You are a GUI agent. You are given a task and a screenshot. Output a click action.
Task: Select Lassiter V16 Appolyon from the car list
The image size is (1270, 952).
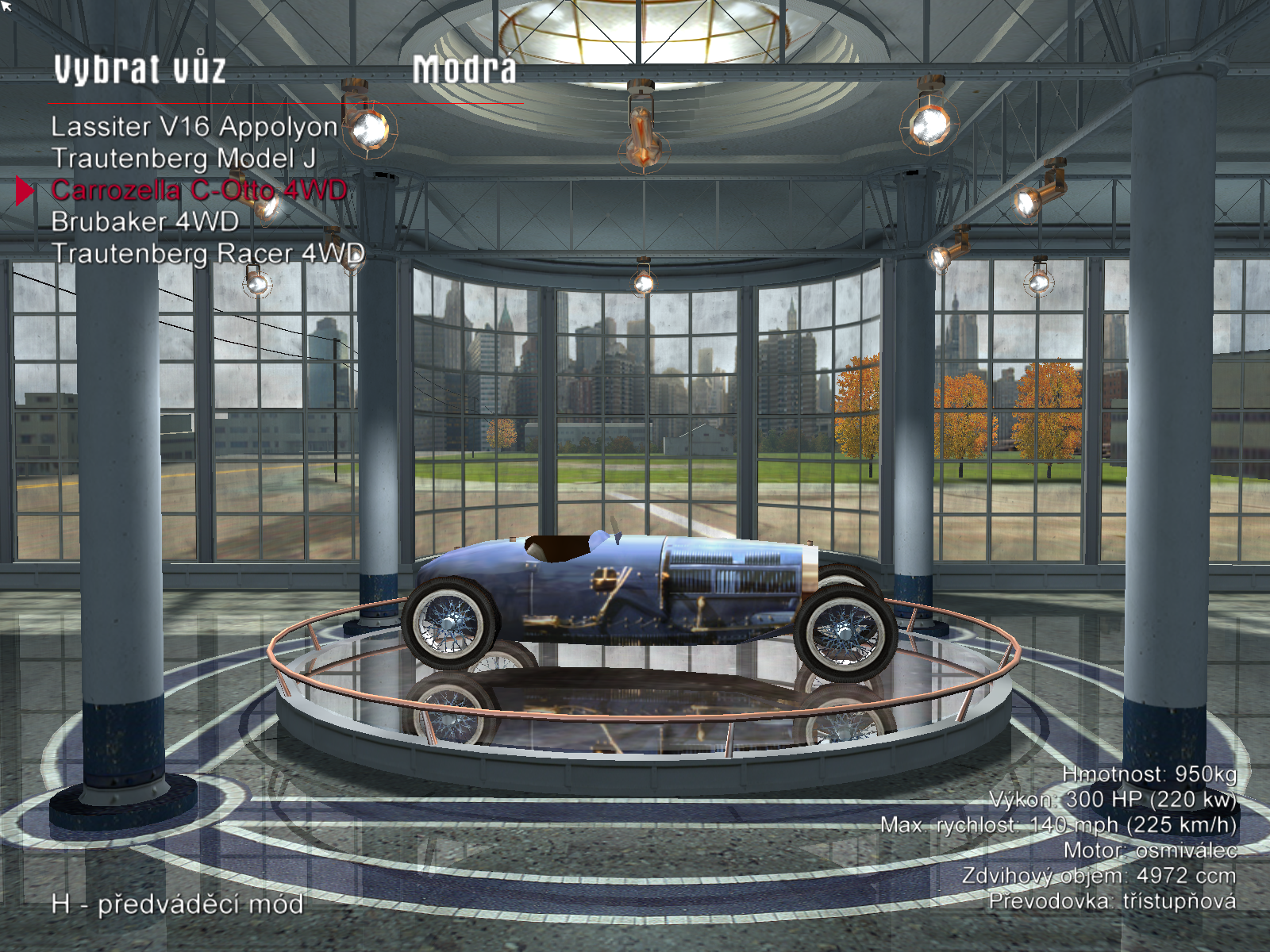pyautogui.click(x=194, y=127)
